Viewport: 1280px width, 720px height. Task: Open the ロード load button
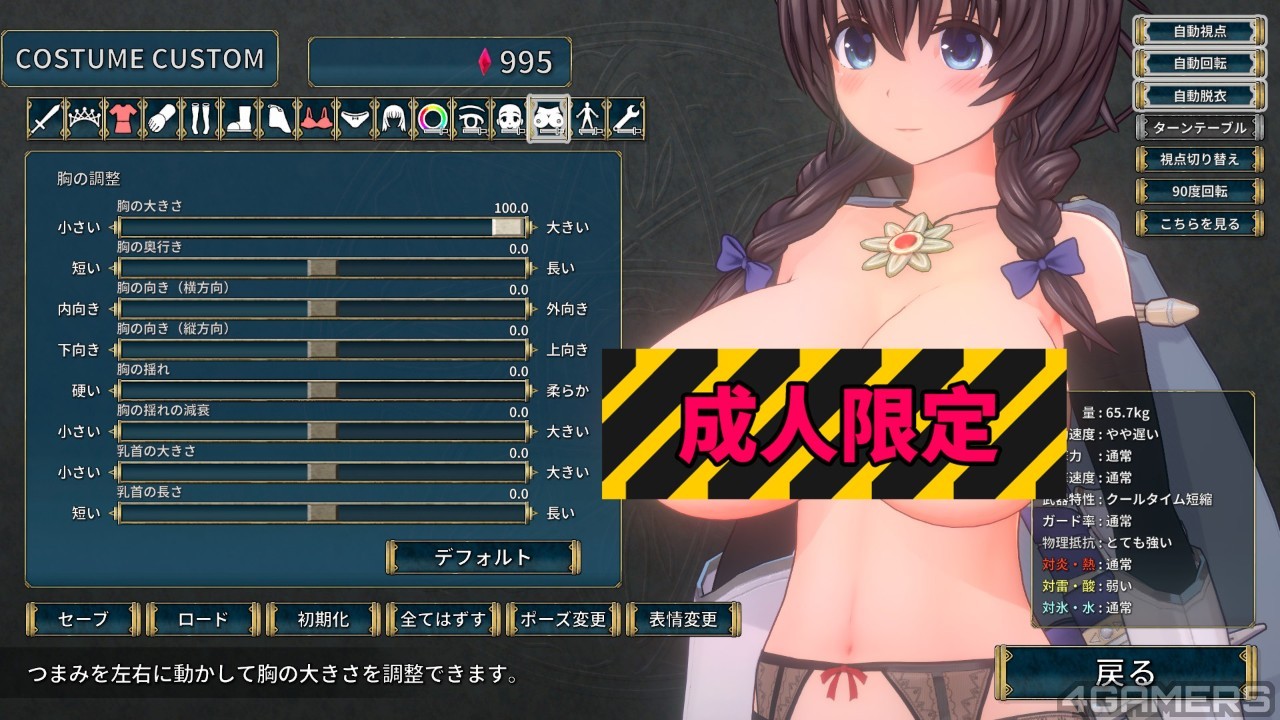[x=203, y=619]
